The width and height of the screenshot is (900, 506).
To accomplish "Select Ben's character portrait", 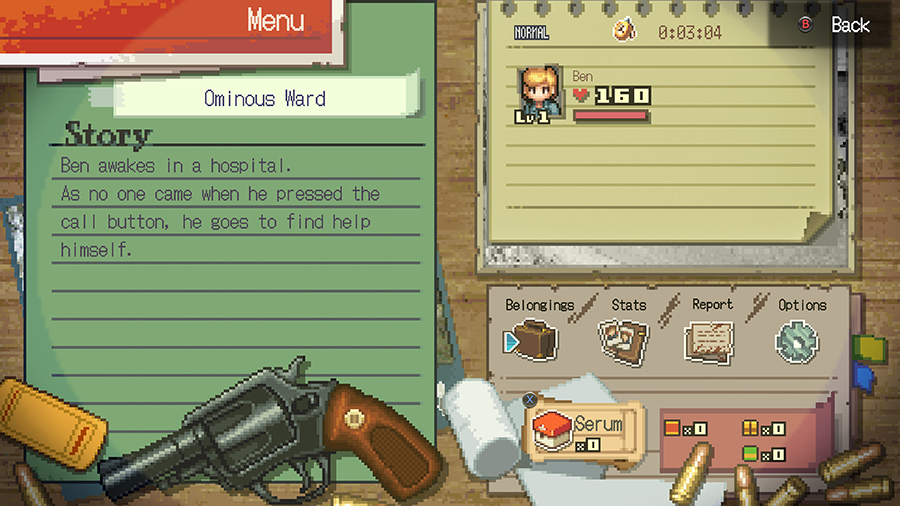I will [540, 95].
